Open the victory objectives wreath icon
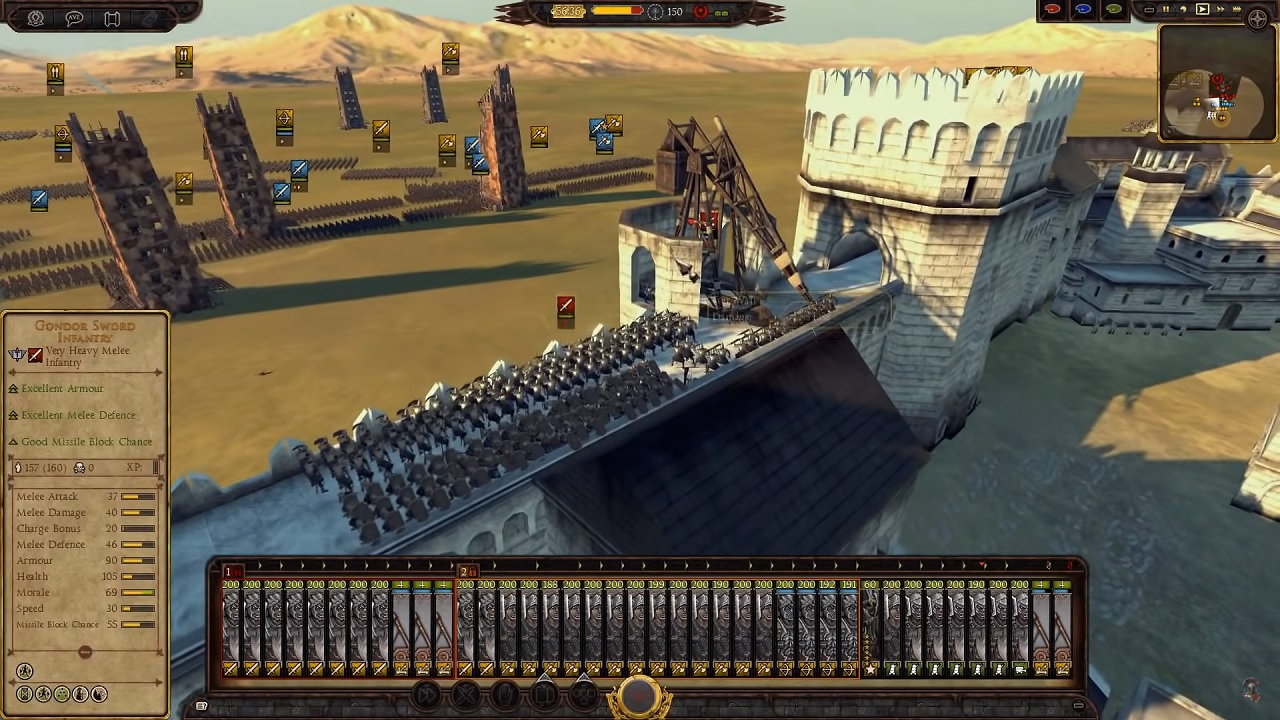 35,17
